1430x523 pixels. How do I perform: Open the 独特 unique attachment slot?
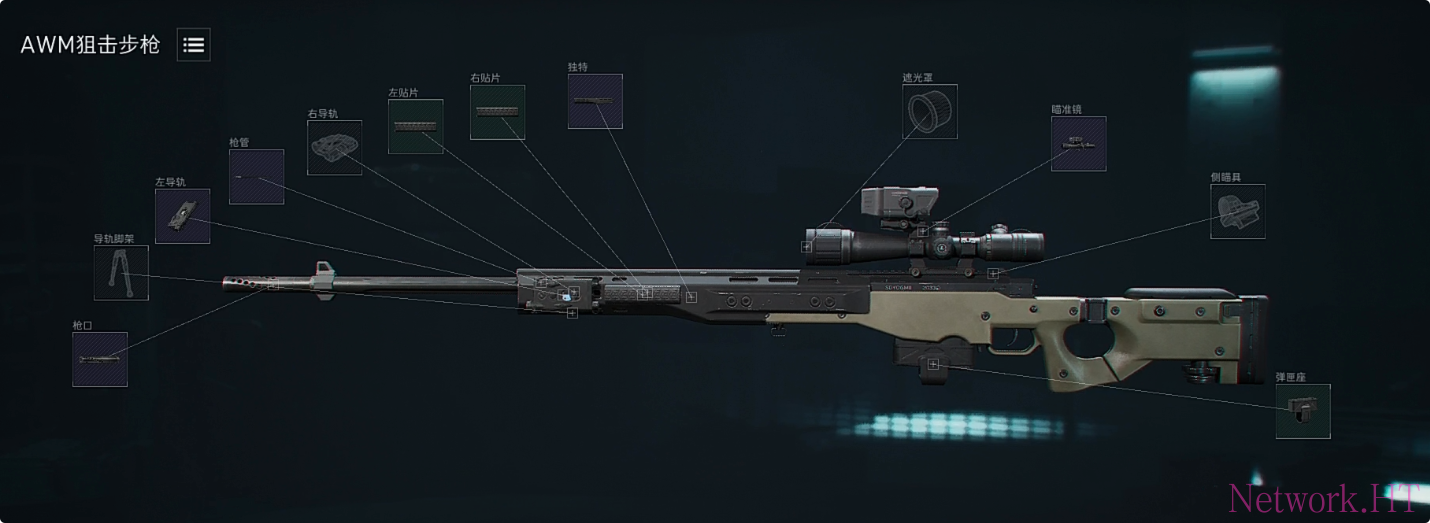tap(595, 101)
